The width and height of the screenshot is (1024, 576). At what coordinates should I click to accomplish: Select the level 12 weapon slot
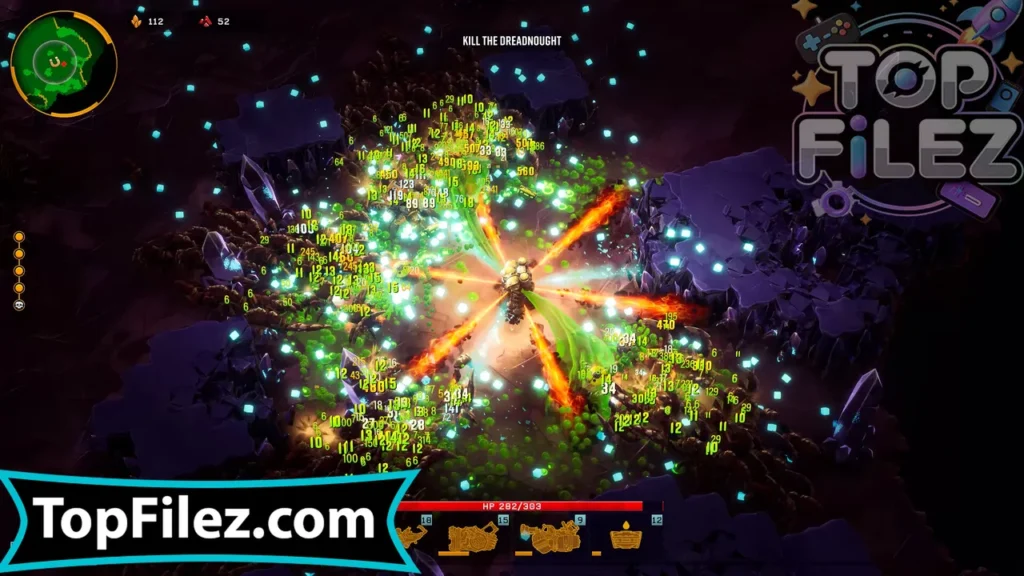pyautogui.click(x=627, y=538)
